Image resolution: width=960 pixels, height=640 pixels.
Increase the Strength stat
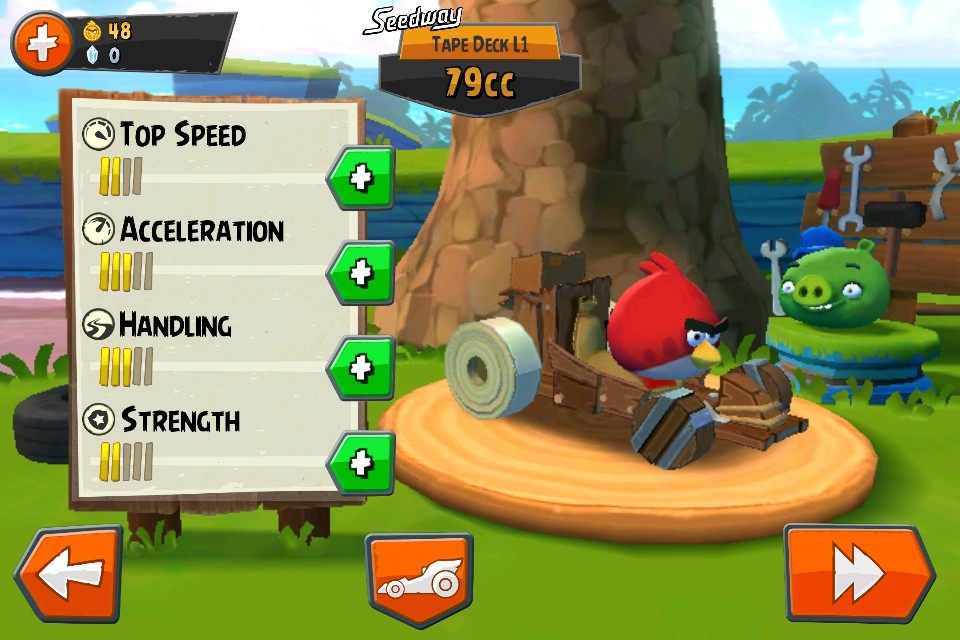[361, 462]
